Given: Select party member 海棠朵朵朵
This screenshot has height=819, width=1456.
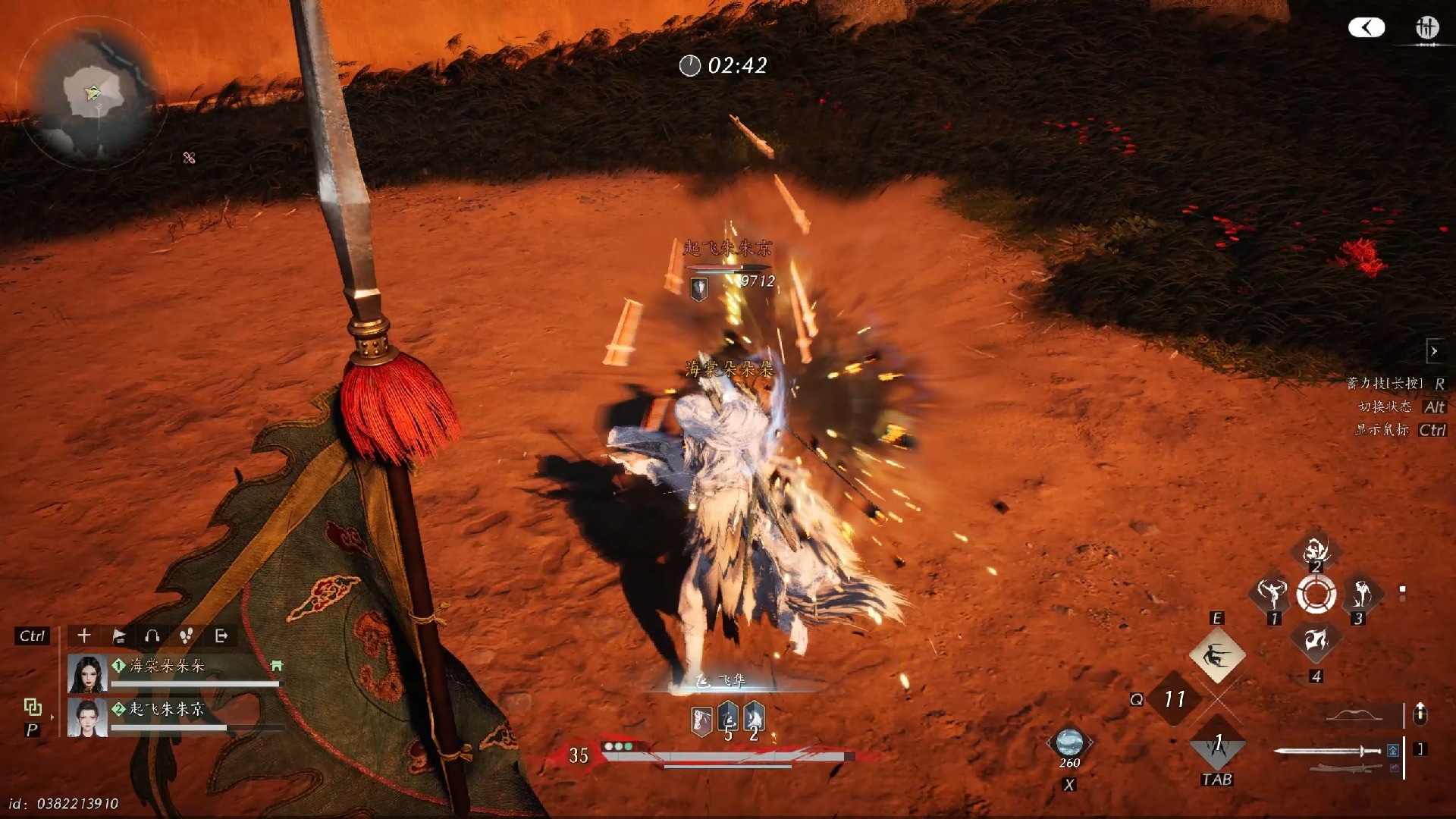Looking at the screenshot, I should click(x=166, y=666).
